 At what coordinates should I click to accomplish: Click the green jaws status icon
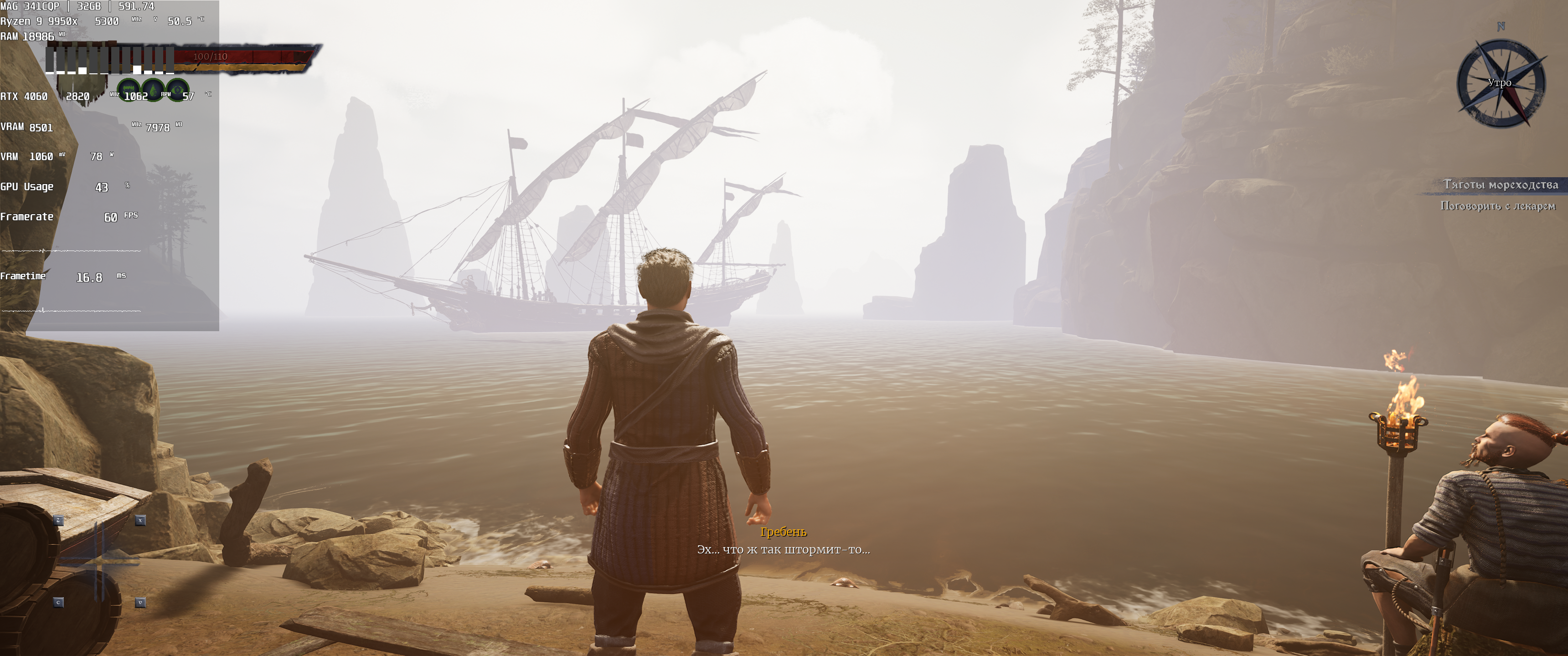pos(129,89)
